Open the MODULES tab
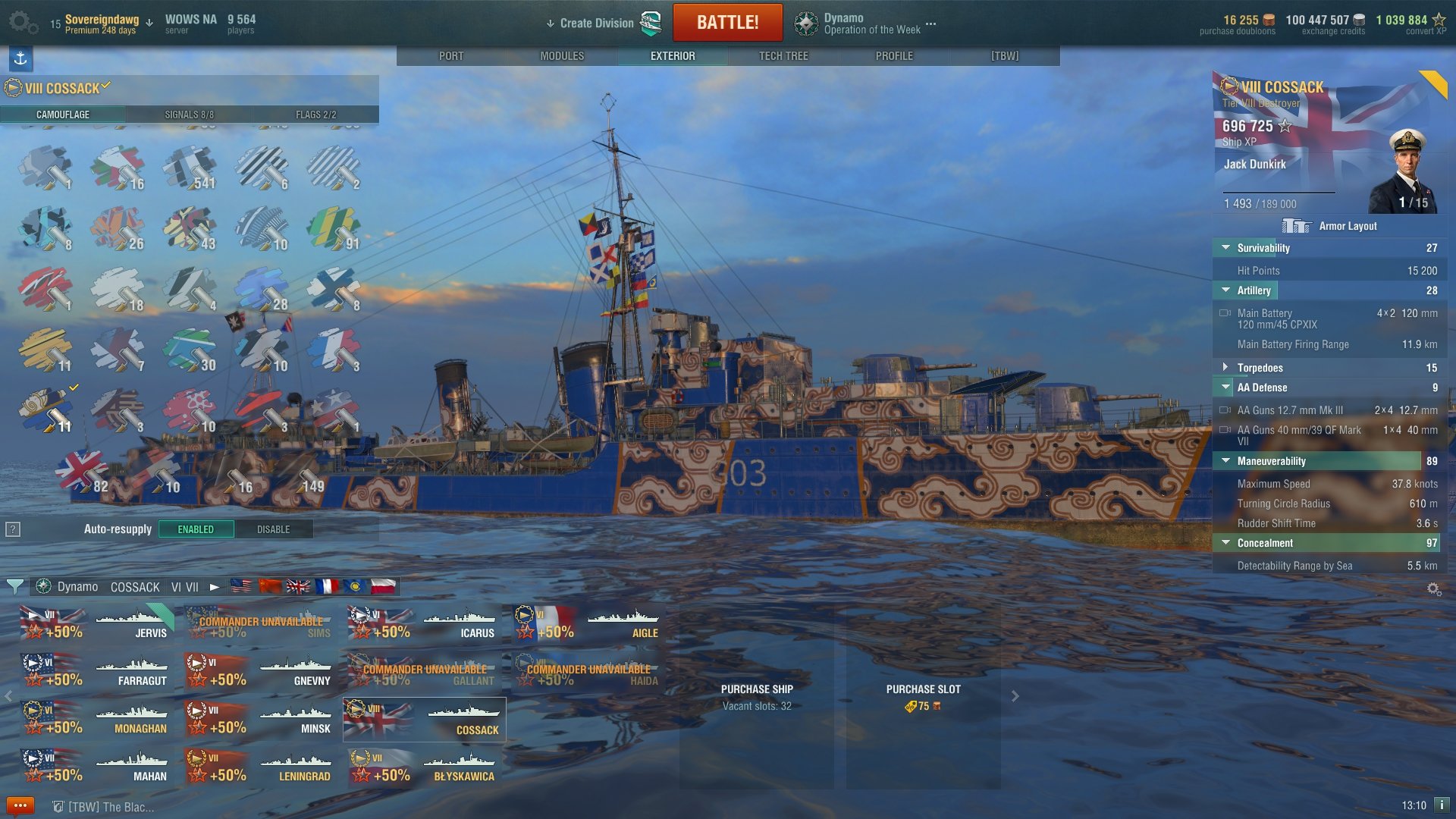Image resolution: width=1456 pixels, height=819 pixels. [x=562, y=56]
